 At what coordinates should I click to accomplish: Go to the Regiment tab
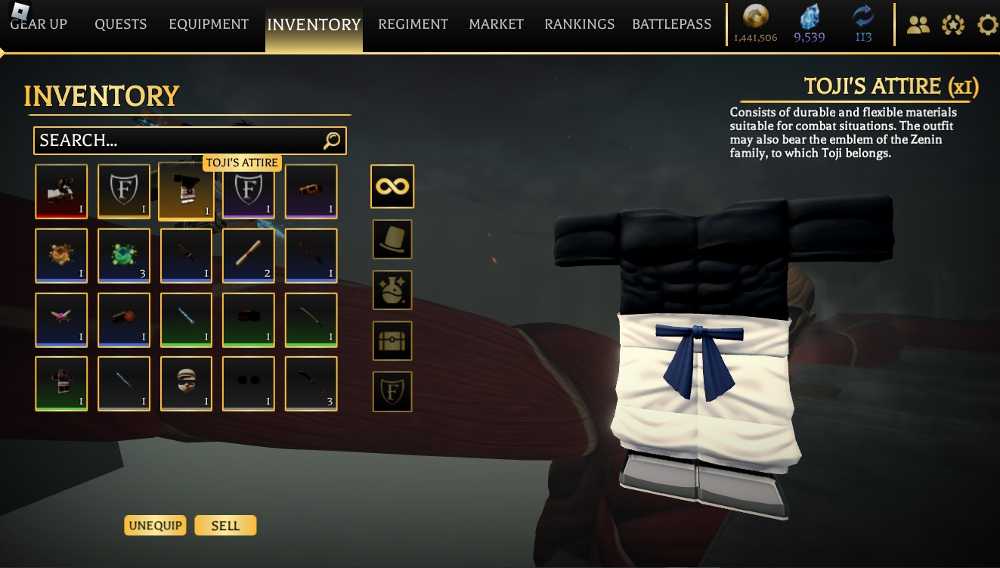(413, 24)
